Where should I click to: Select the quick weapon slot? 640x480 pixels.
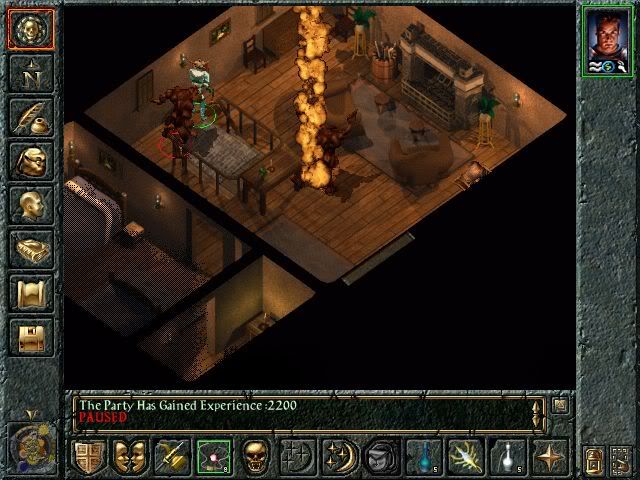[x=172, y=457]
